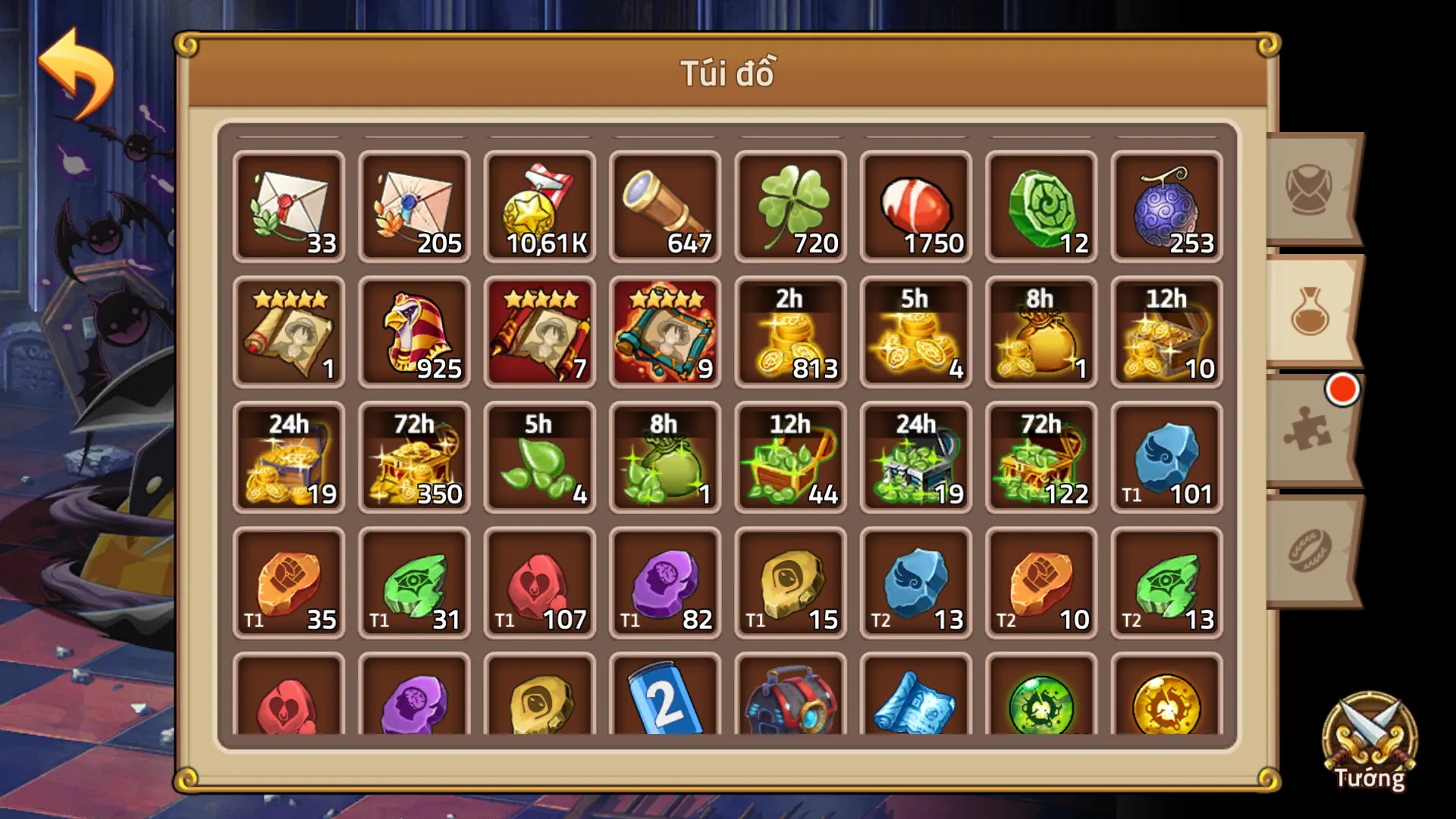Select the red-striped egg showing 1750

[915, 206]
